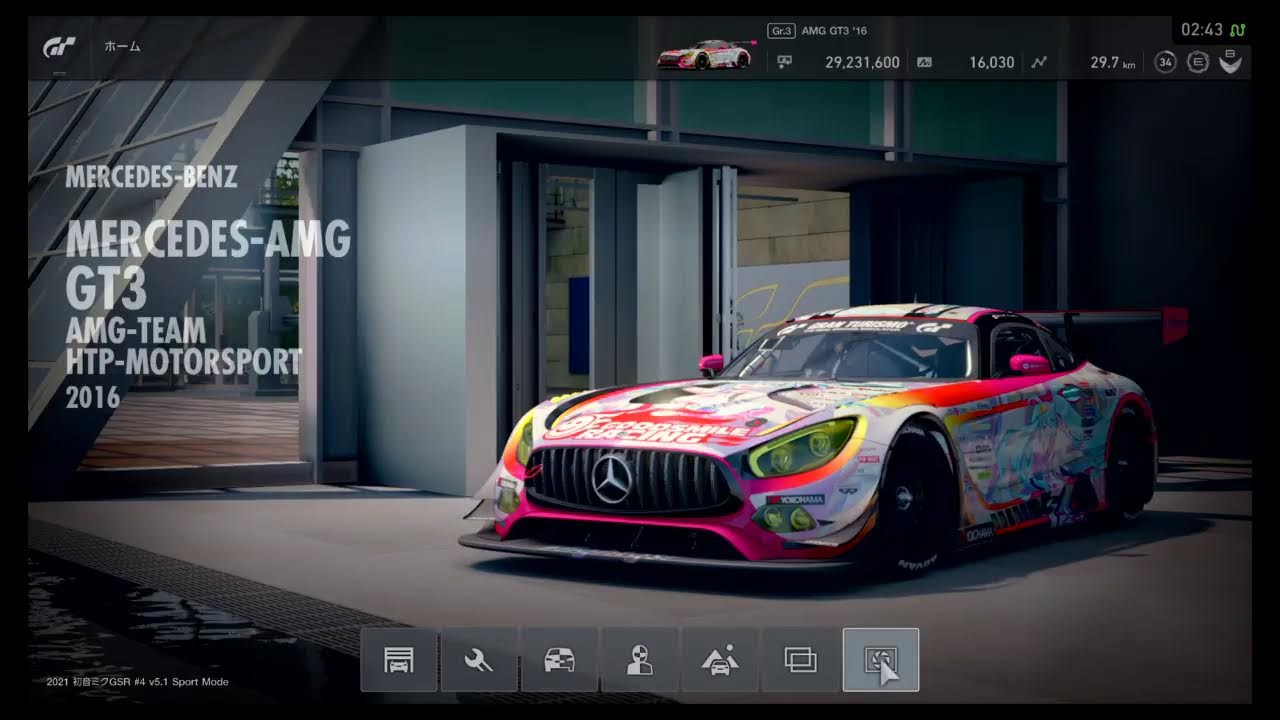Activate the highlighted photo shutter icon
The image size is (1280, 720).
pyautogui.click(x=881, y=660)
